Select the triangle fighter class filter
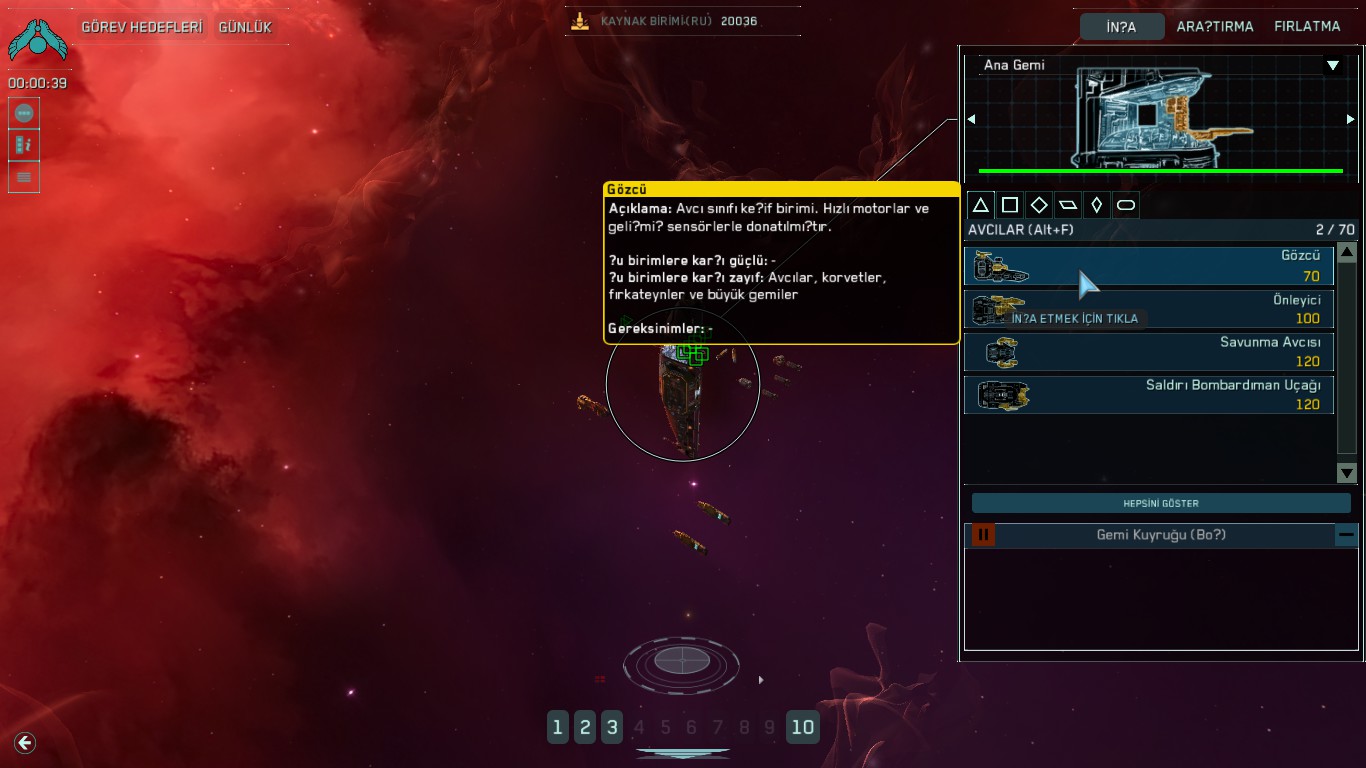Viewport: 1366px width, 768px height. (x=981, y=205)
